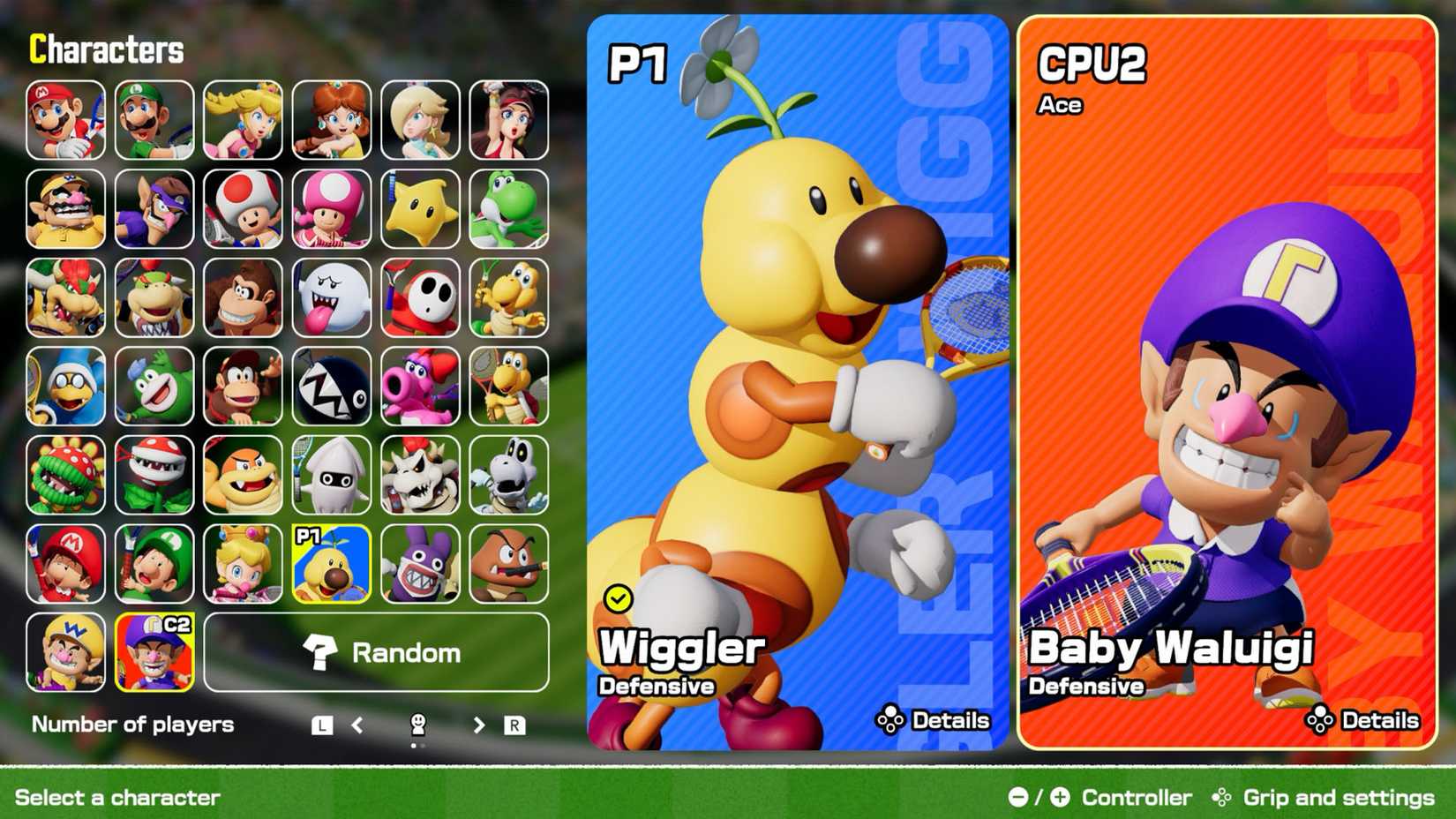Pick Donkey Kong from the grid

tap(242, 298)
